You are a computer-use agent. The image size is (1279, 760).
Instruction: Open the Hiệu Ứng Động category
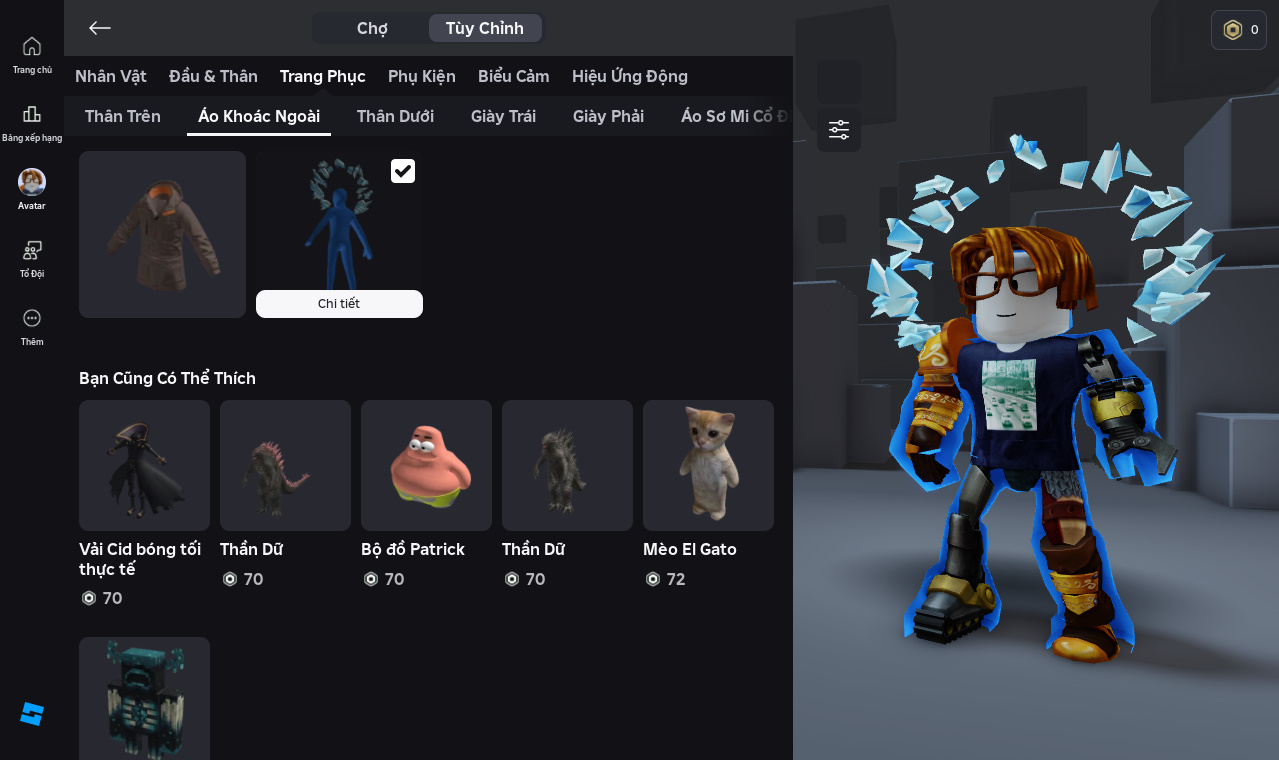click(630, 76)
